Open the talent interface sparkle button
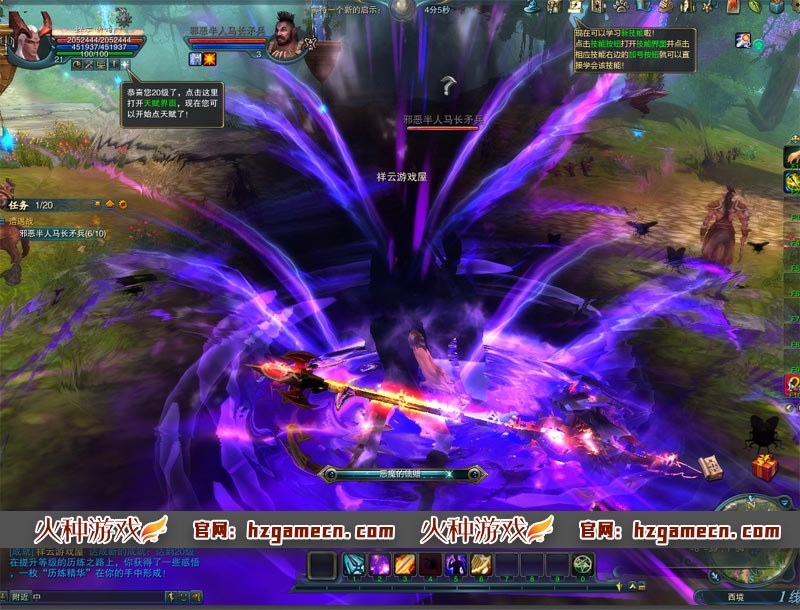 [125, 65]
